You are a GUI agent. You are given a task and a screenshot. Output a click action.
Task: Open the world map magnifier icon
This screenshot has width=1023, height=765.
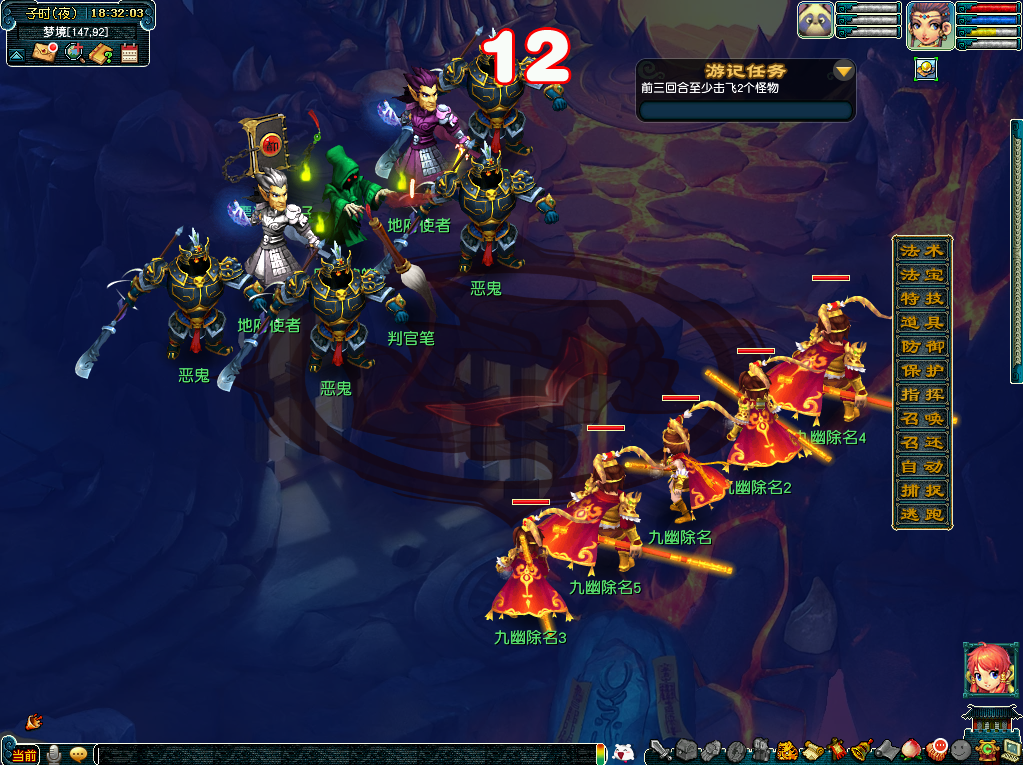coord(73,53)
